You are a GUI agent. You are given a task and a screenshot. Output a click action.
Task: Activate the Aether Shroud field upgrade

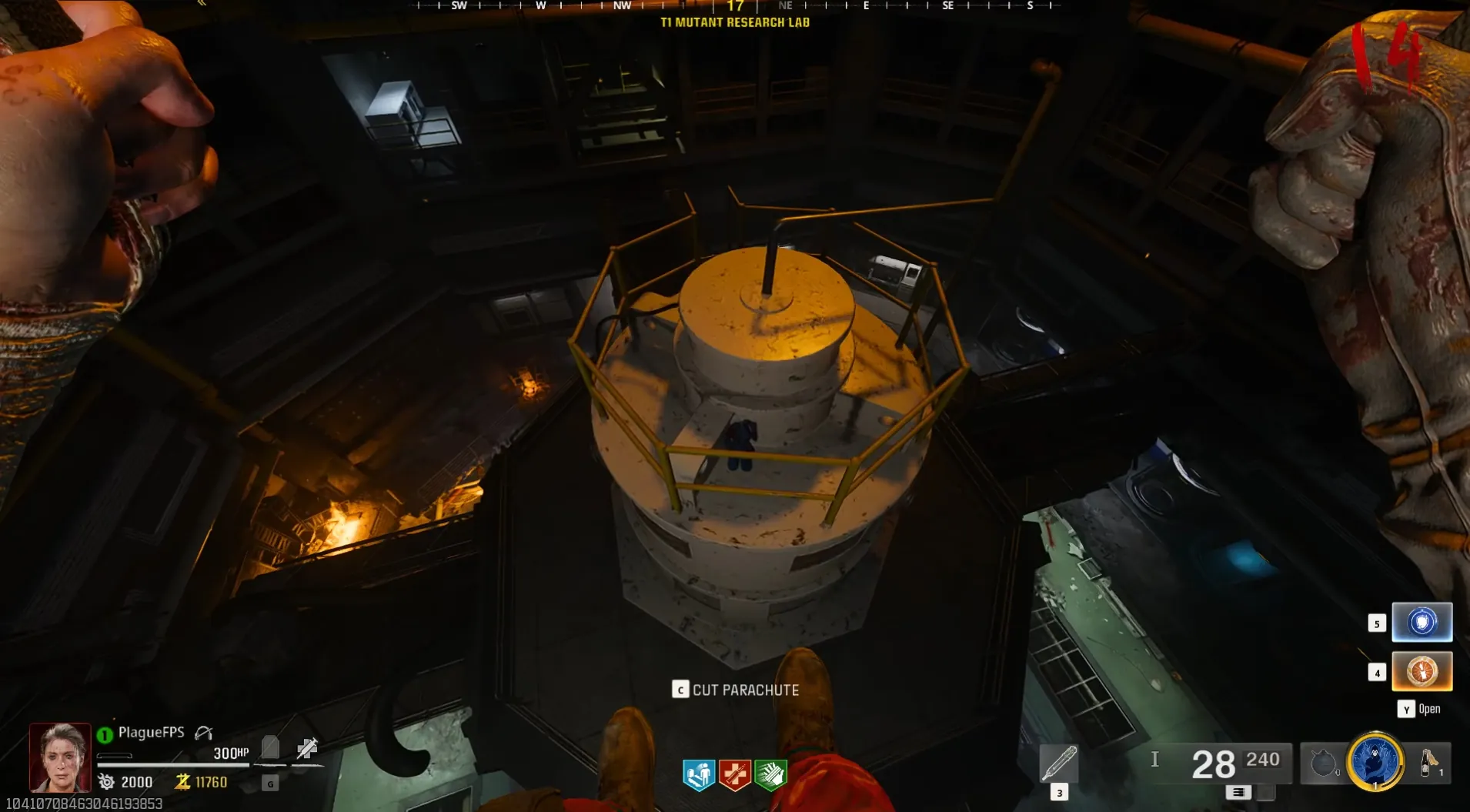(1375, 761)
